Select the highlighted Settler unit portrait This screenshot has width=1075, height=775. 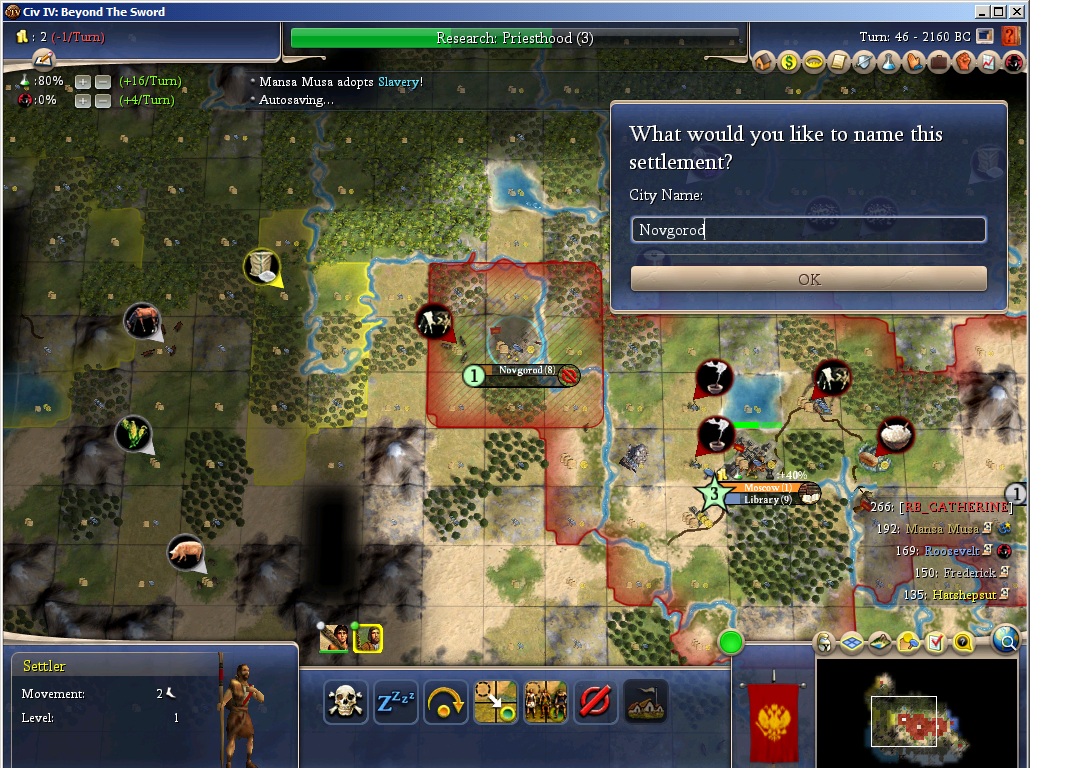click(x=368, y=638)
